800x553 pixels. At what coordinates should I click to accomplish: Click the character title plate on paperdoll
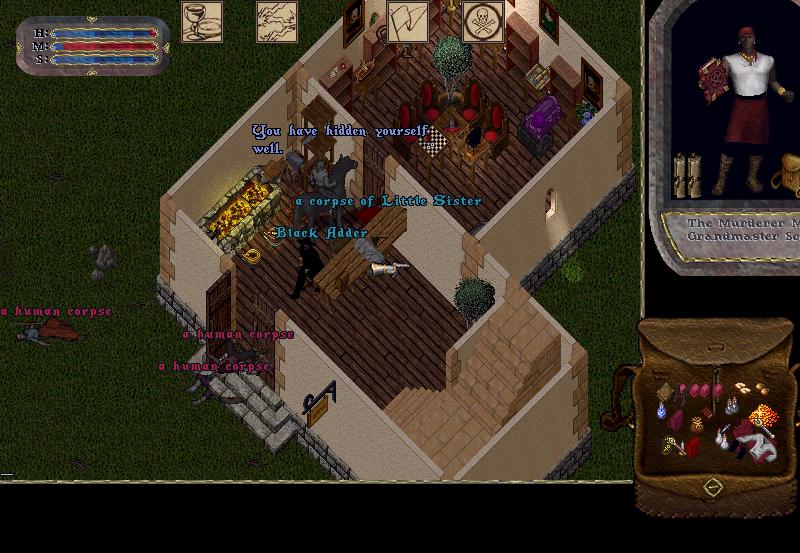pyautogui.click(x=740, y=232)
